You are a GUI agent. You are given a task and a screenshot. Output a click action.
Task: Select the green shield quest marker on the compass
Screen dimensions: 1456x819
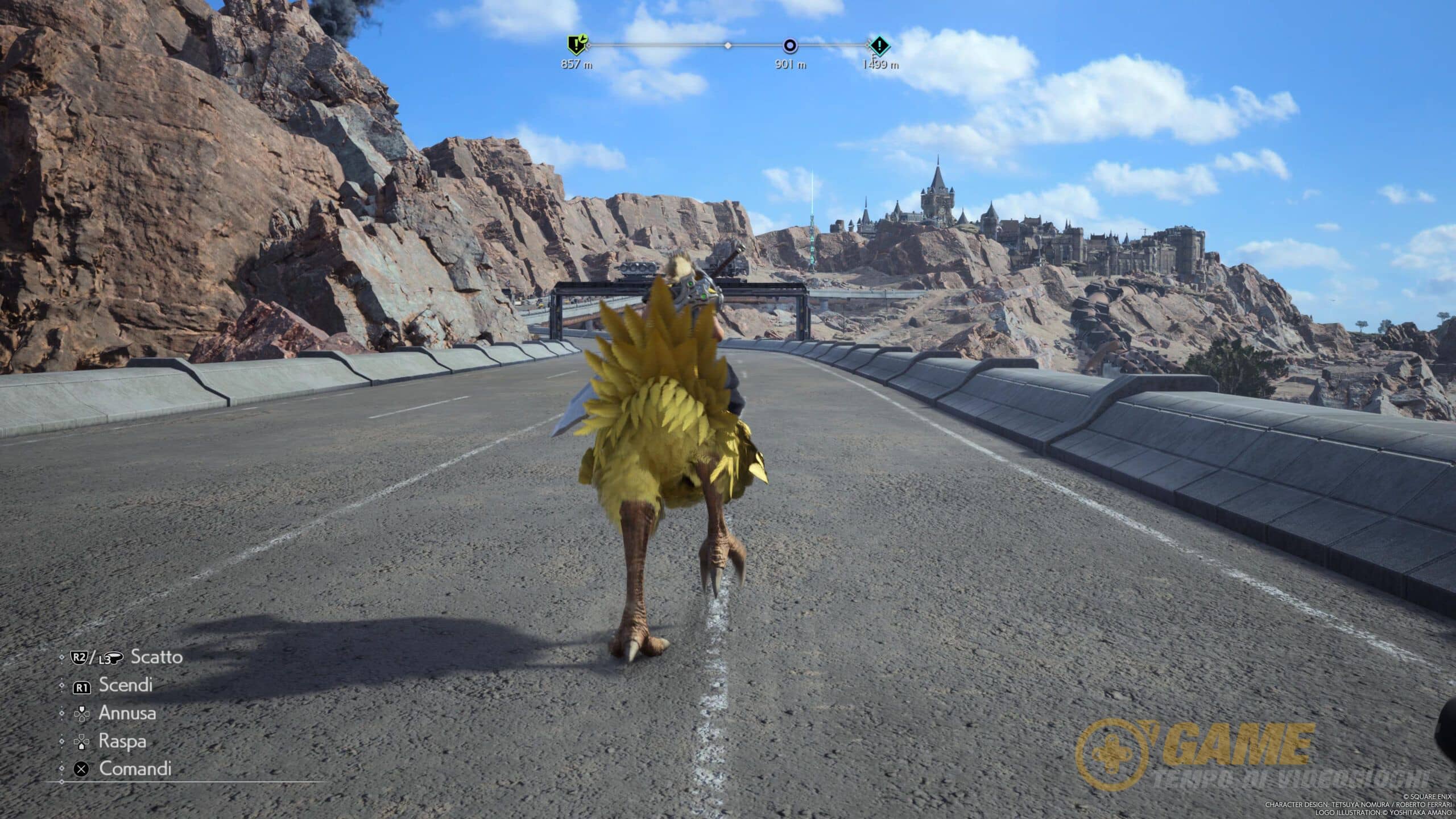point(576,44)
